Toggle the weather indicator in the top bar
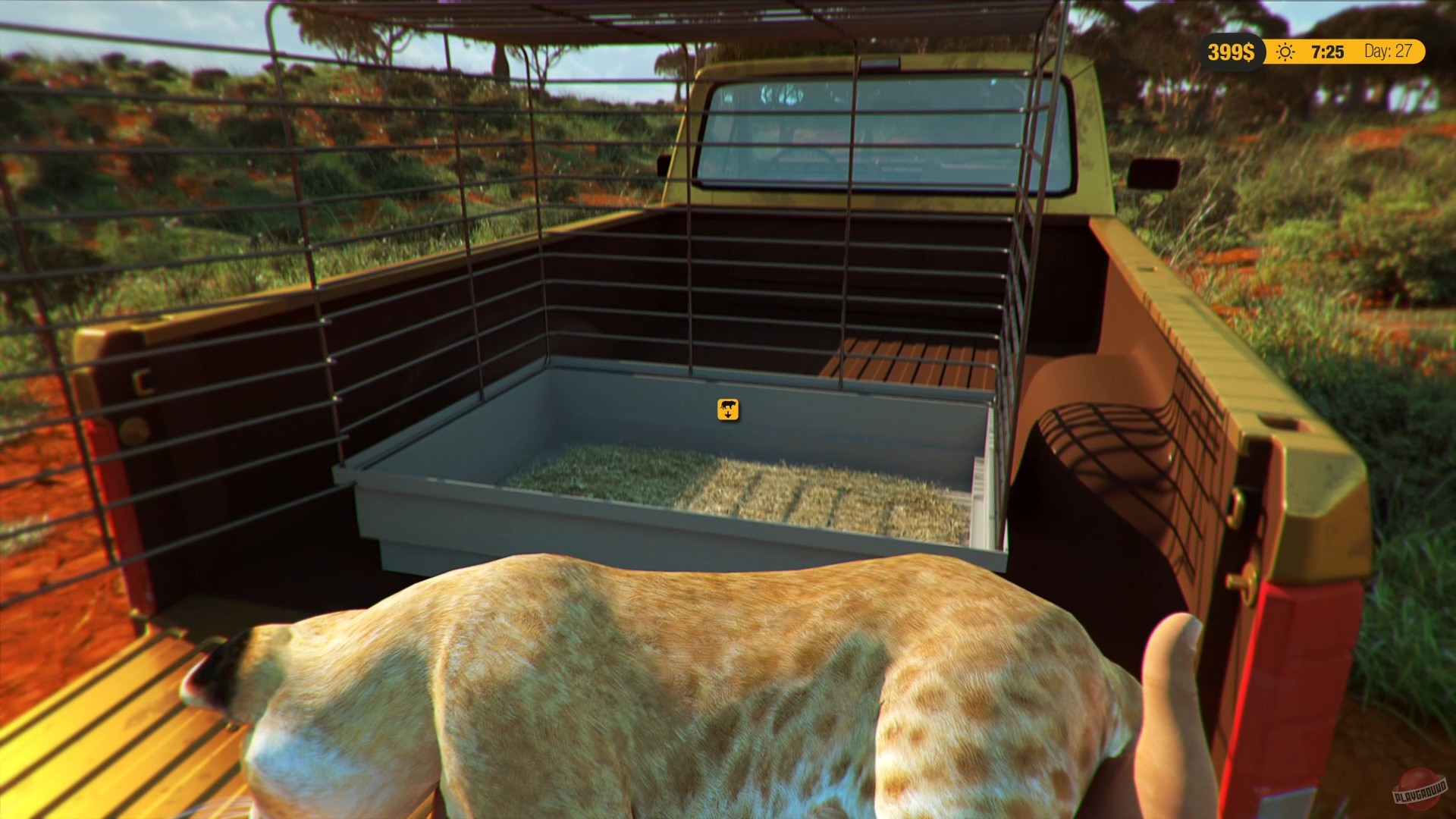The image size is (1456, 819). pyautogui.click(x=1284, y=52)
